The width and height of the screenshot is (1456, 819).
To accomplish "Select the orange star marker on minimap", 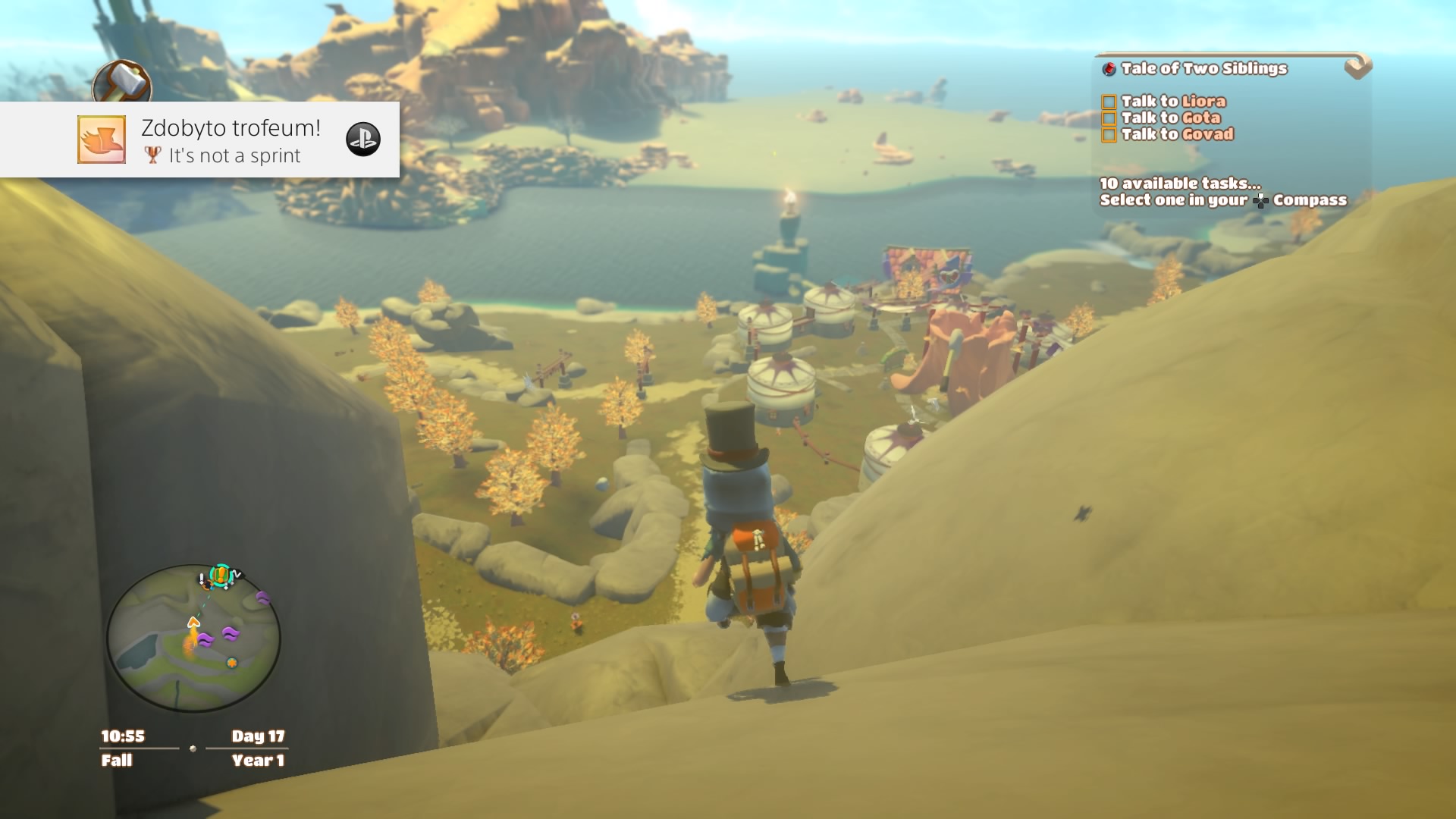I will [x=232, y=663].
